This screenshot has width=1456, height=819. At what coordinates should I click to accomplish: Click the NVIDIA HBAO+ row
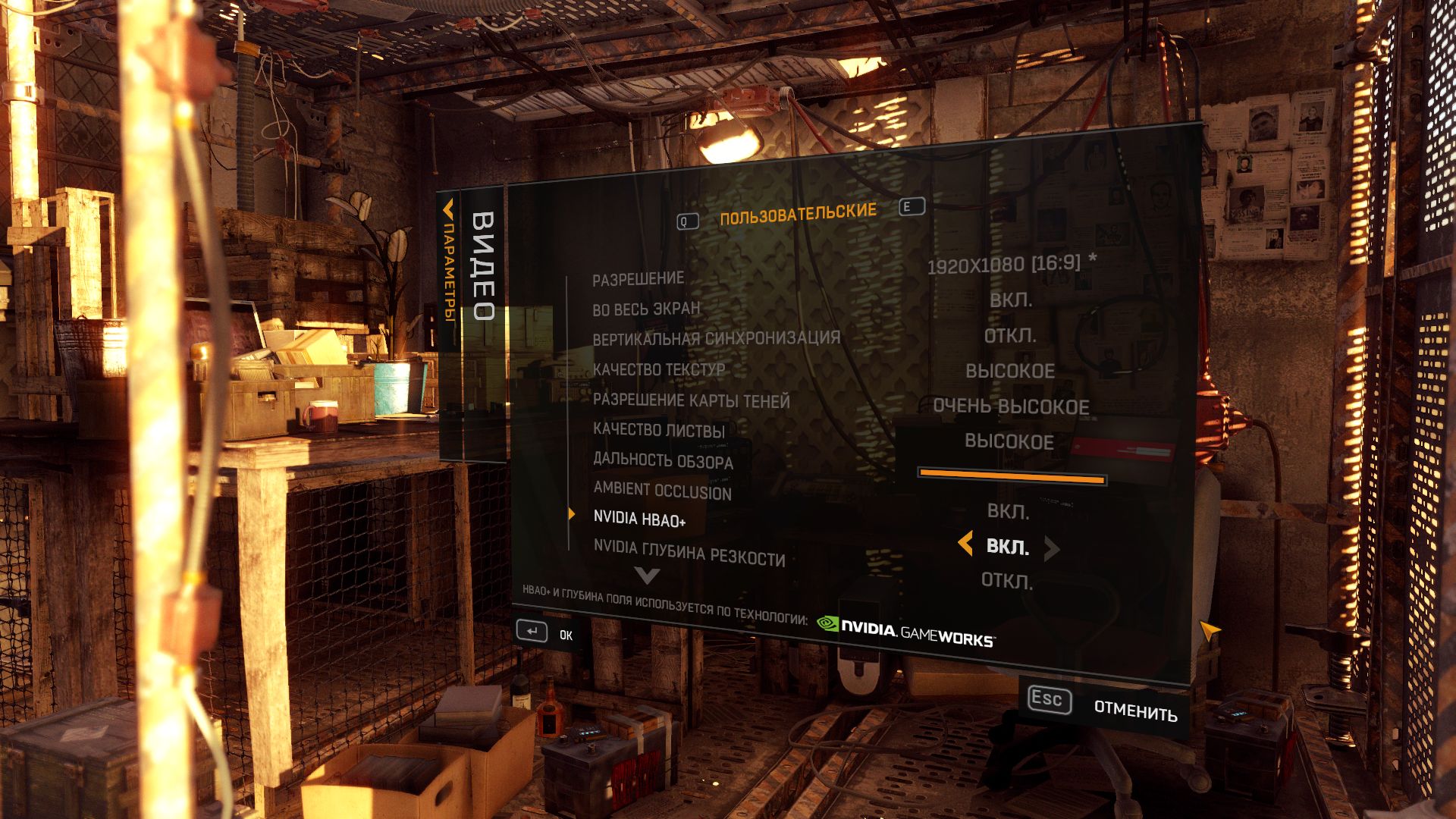pyautogui.click(x=639, y=519)
